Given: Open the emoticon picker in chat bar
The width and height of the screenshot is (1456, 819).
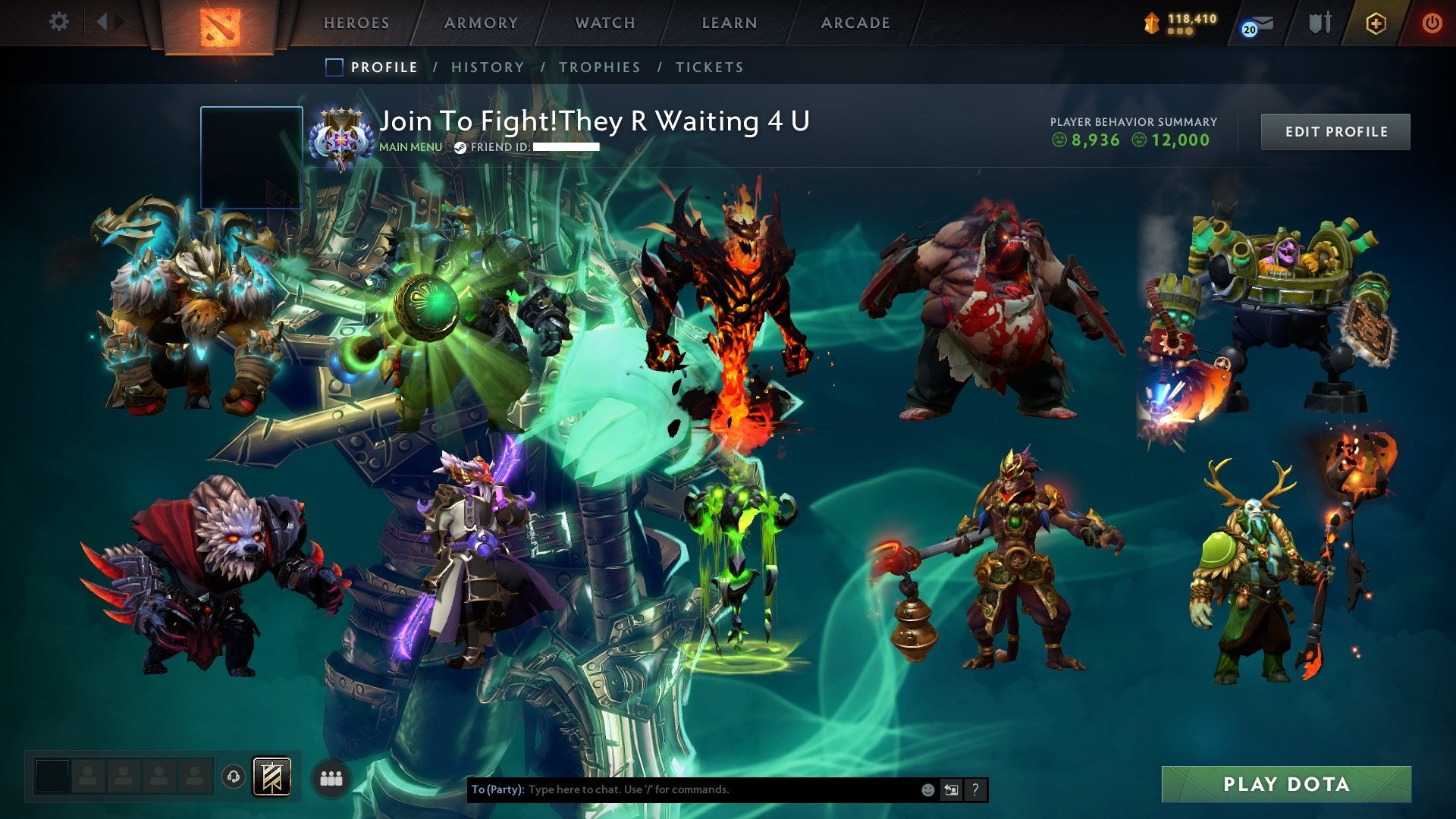Looking at the screenshot, I should [927, 789].
